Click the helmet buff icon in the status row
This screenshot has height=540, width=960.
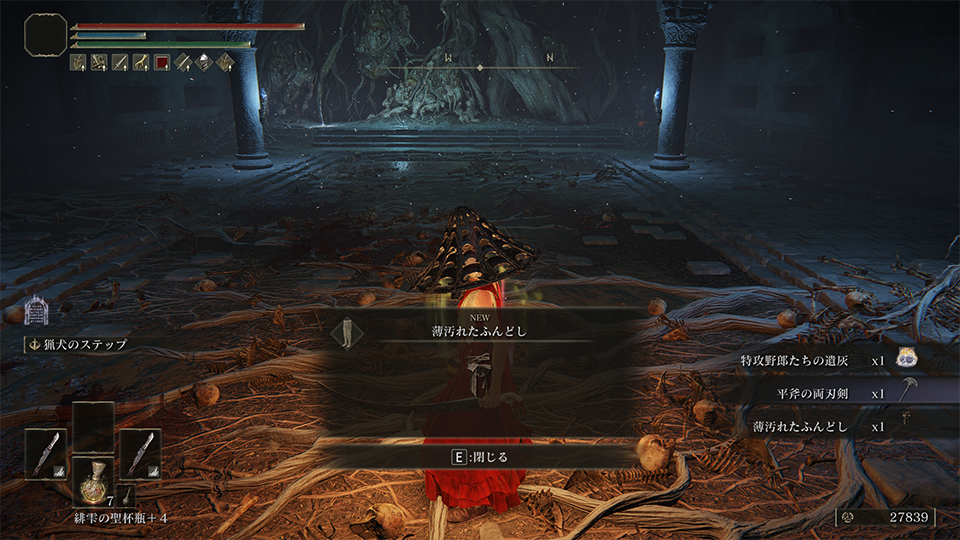coord(204,62)
